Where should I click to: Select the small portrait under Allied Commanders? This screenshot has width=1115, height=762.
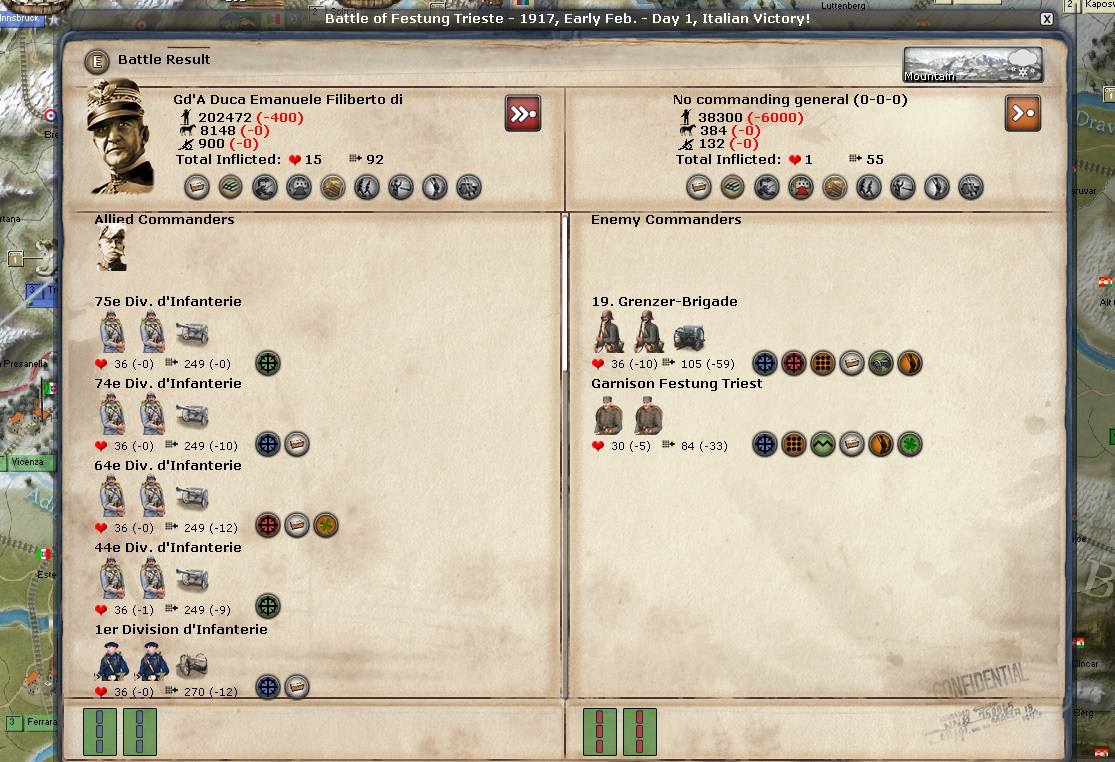tap(111, 248)
